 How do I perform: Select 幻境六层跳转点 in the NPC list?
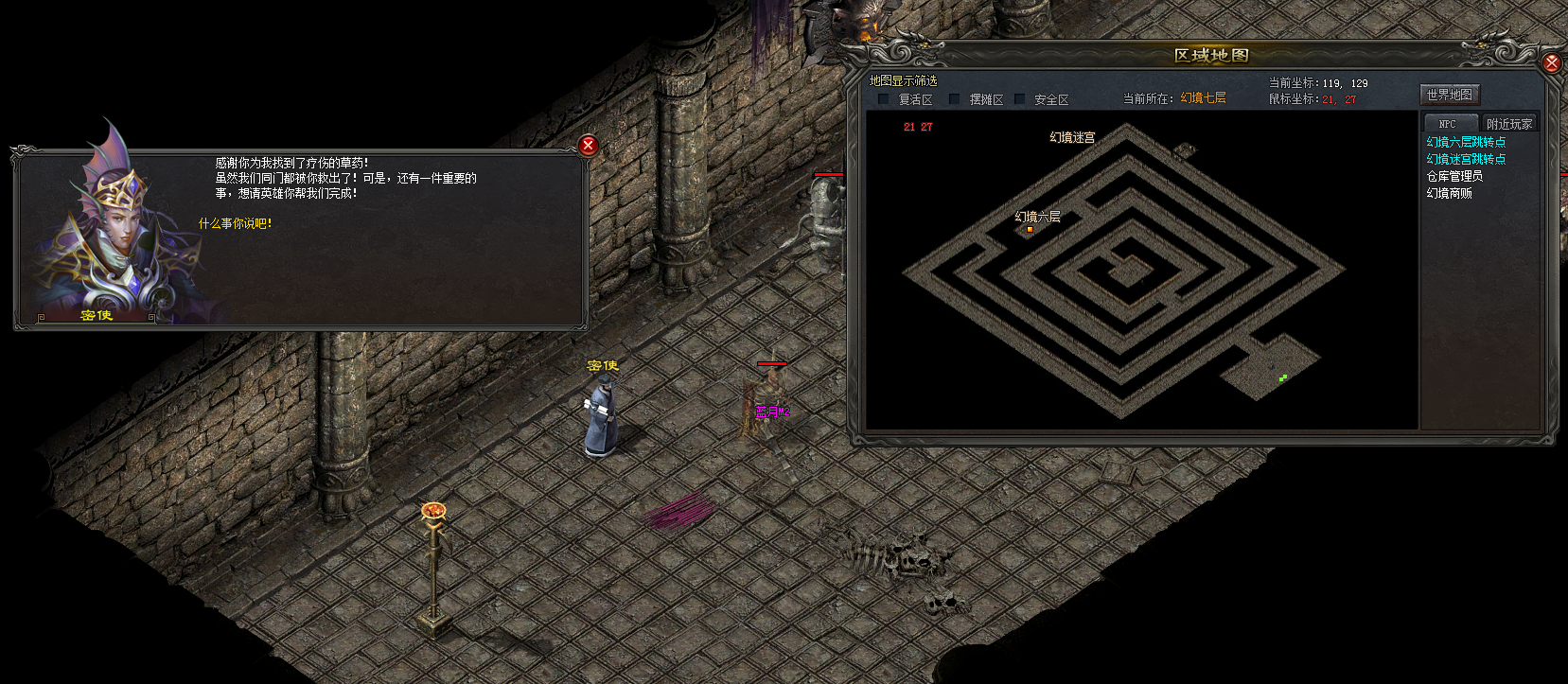pyautogui.click(x=1466, y=142)
